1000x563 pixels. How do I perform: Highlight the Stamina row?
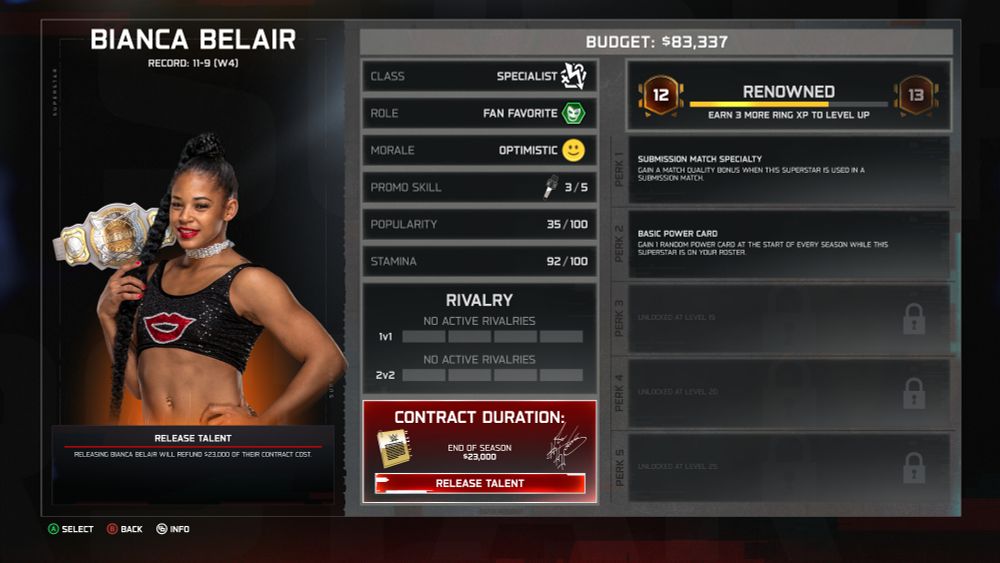click(x=479, y=261)
